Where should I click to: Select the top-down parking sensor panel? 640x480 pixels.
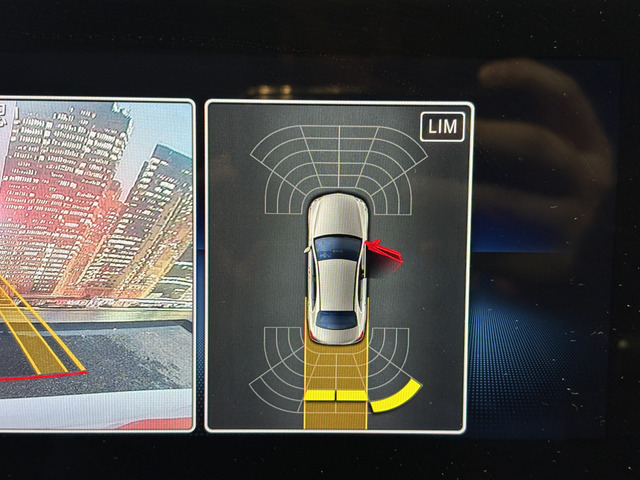click(338, 266)
